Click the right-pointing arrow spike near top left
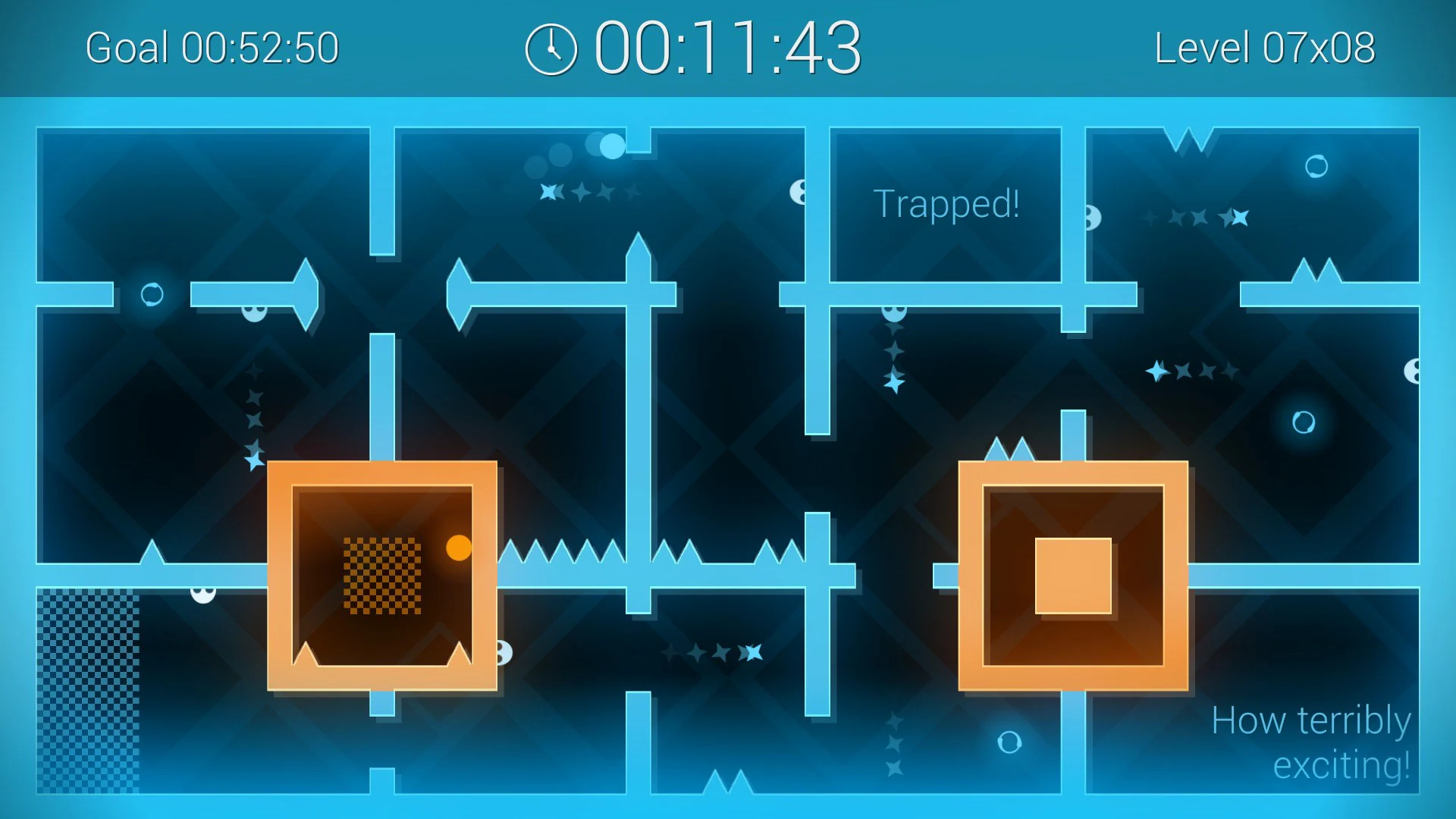The image size is (1456, 819). pyautogui.click(x=303, y=296)
